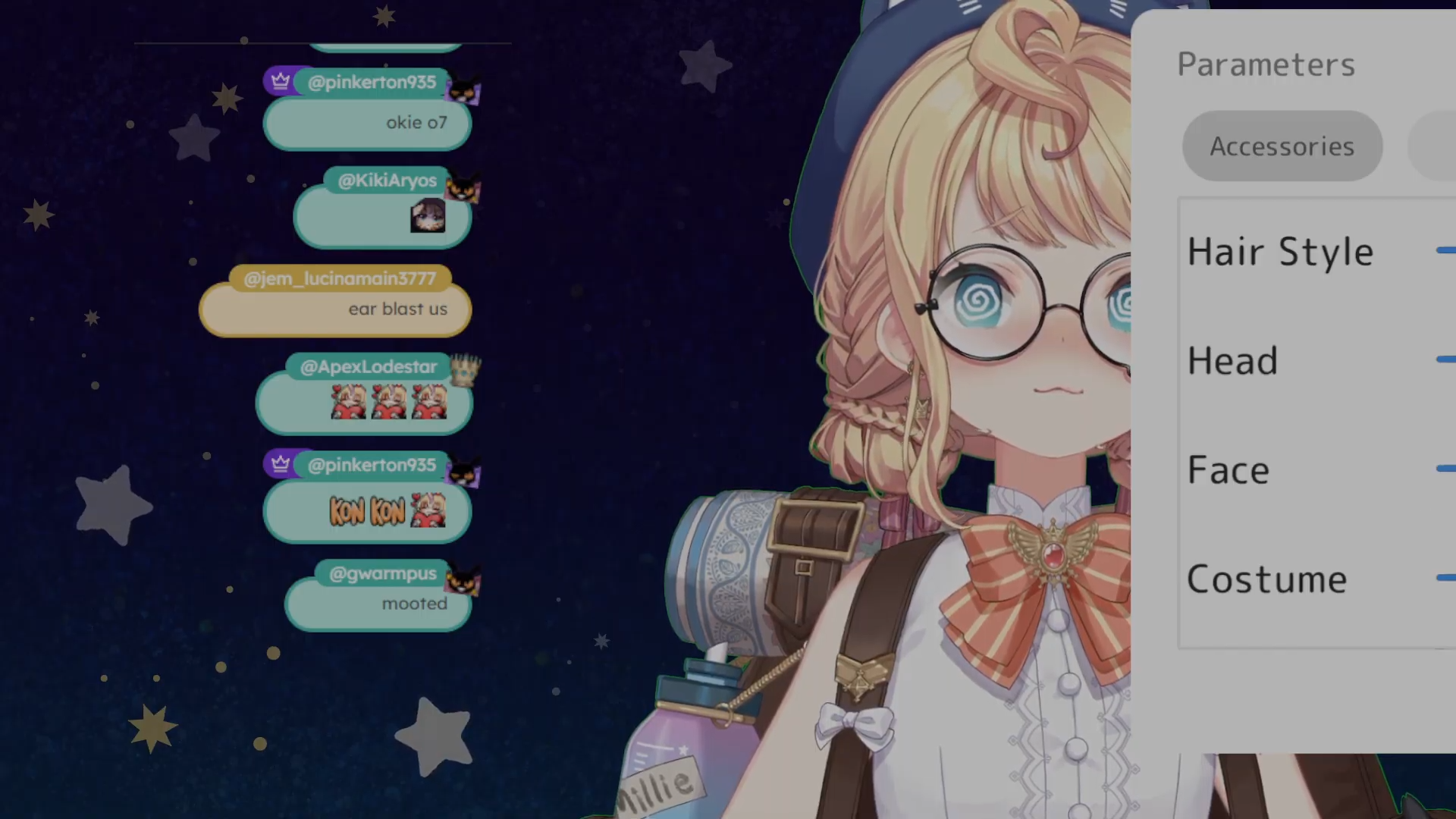
Task: Open the Costume parameter row
Action: coord(1266,579)
